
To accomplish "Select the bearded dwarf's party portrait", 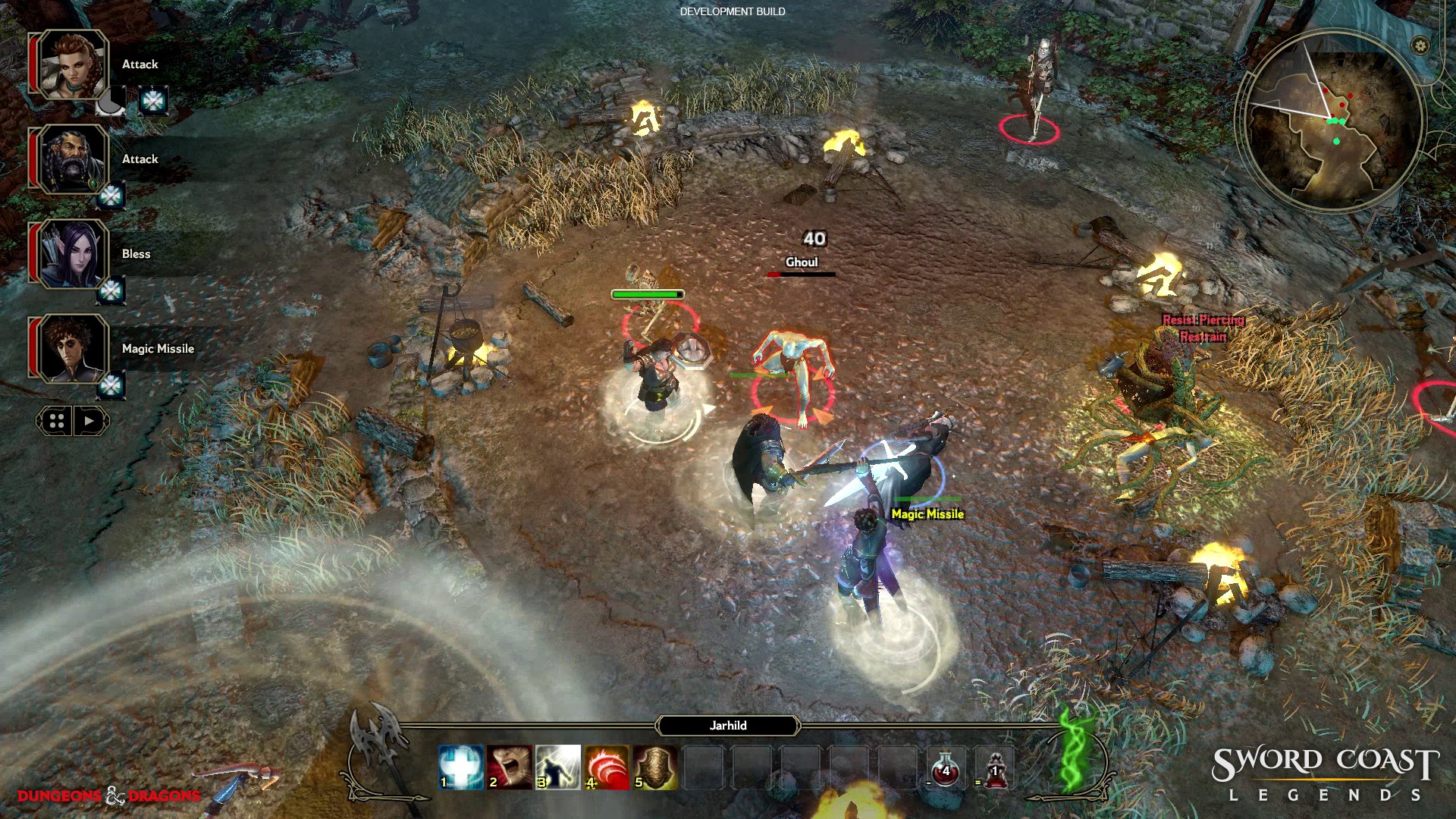I will (73, 159).
